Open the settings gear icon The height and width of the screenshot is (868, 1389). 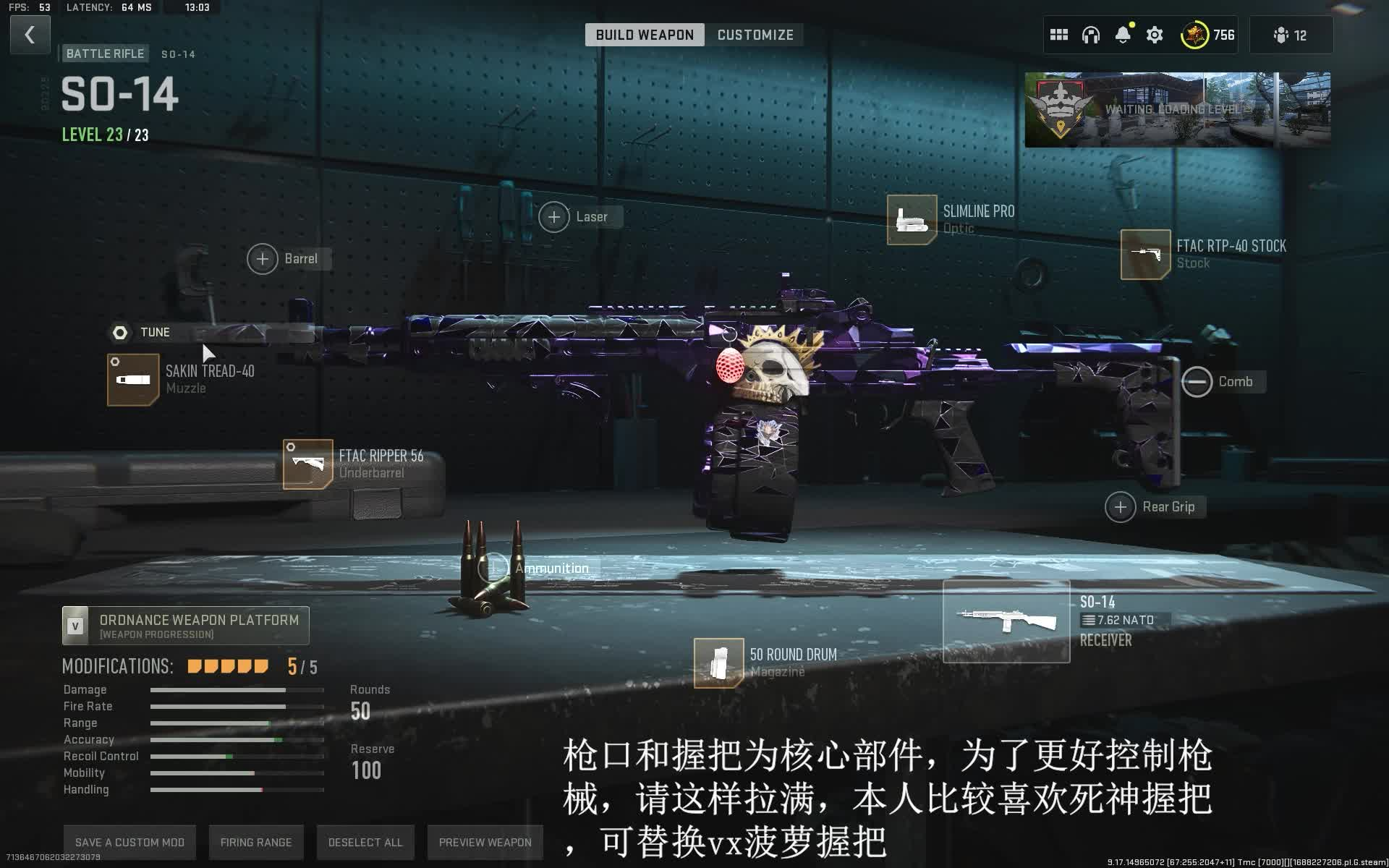[1155, 34]
